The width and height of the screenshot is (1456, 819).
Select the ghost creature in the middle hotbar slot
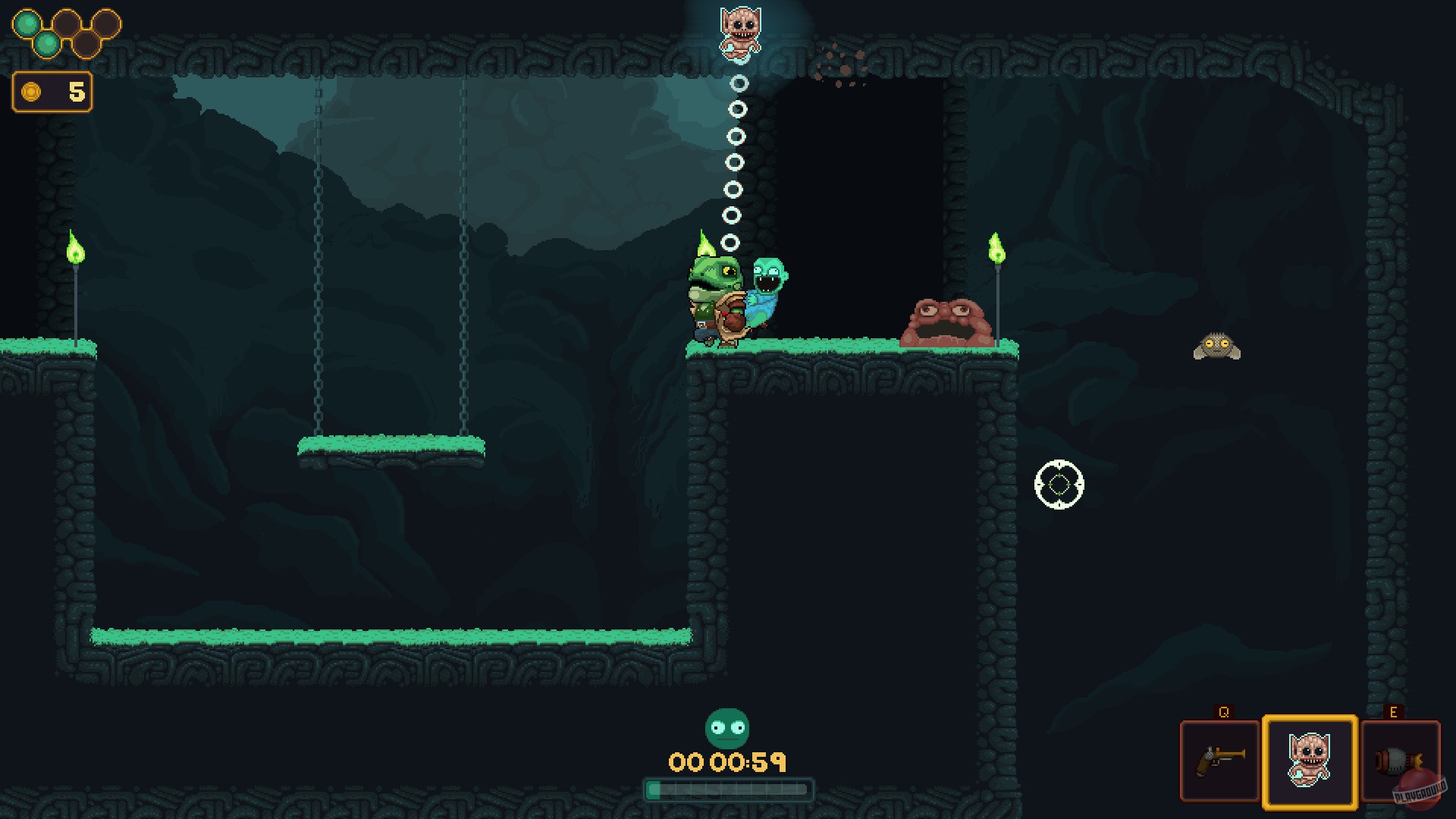(x=1308, y=761)
